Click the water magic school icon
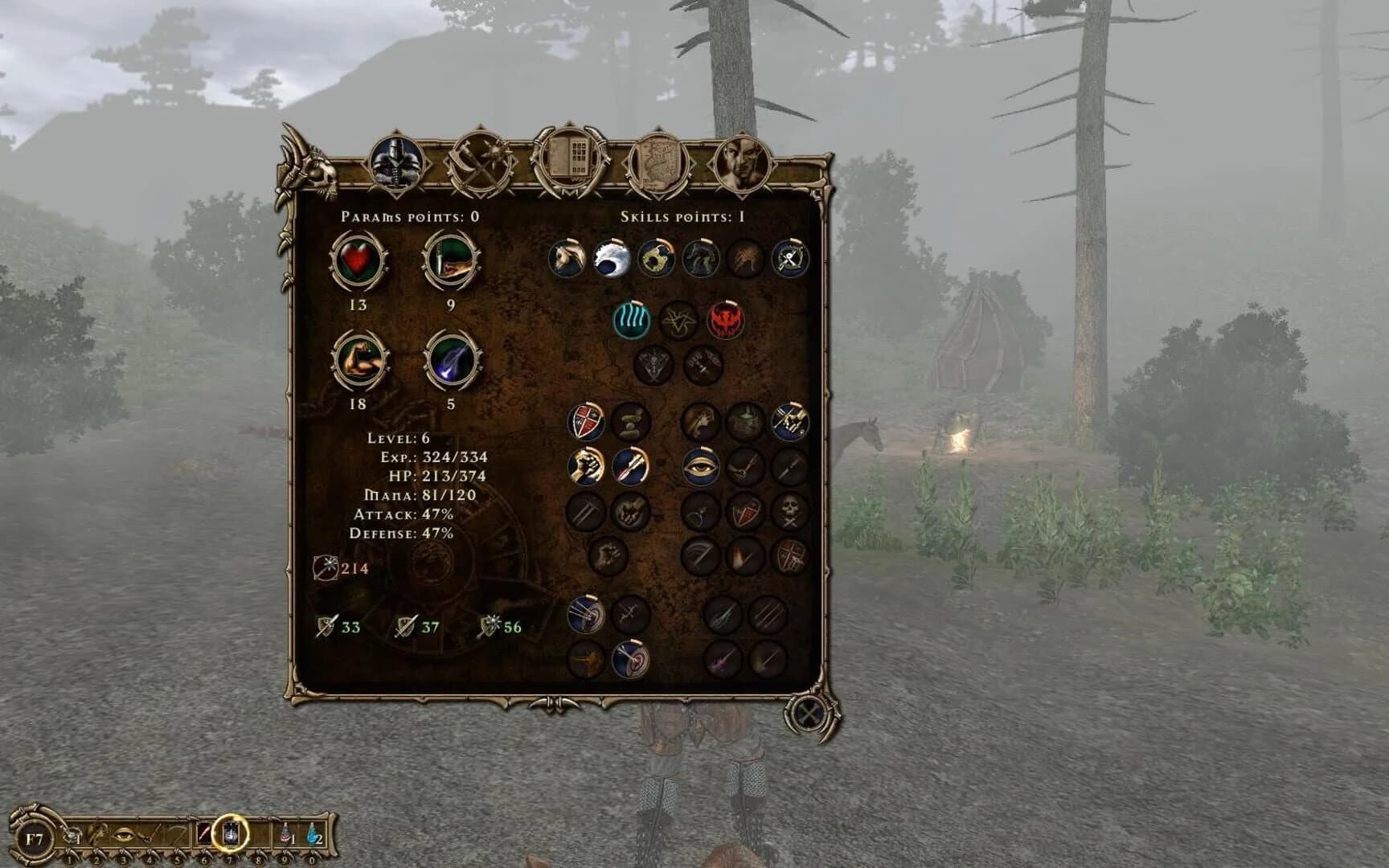Viewport: 1389px width, 868px height. pyautogui.click(x=629, y=317)
